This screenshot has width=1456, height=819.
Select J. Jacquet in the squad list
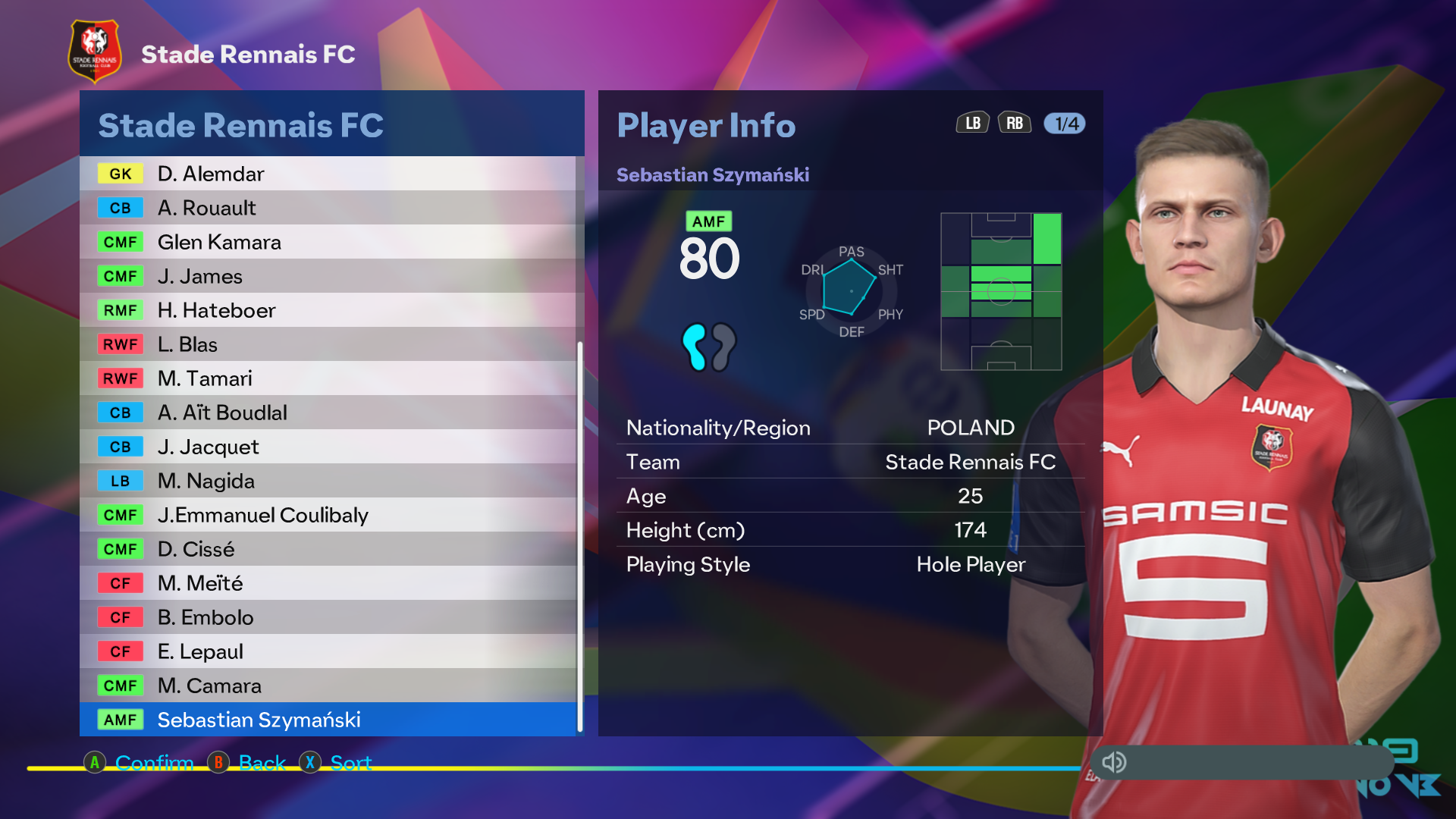(x=328, y=447)
